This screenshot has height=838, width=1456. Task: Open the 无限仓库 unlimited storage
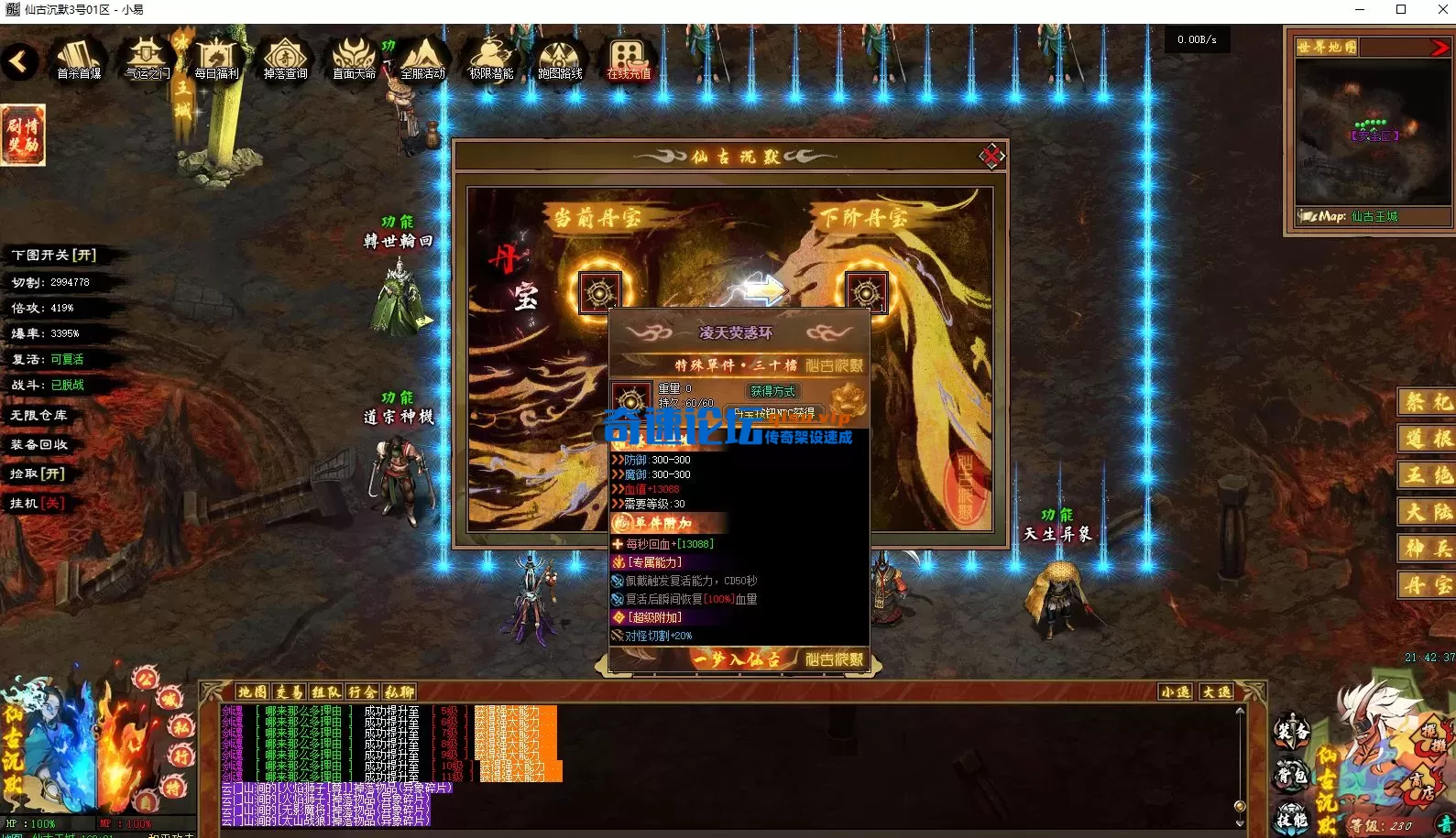tap(39, 416)
